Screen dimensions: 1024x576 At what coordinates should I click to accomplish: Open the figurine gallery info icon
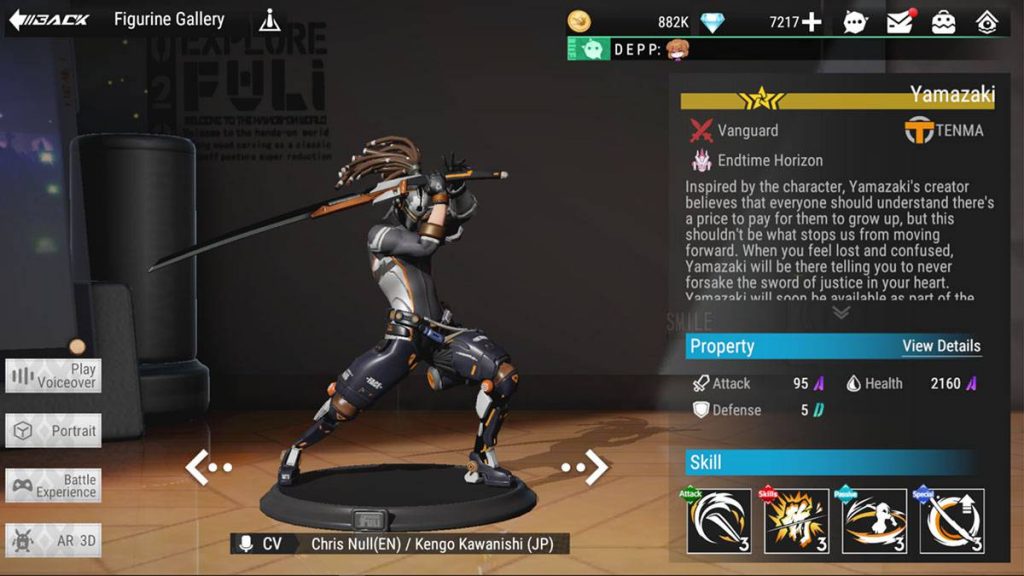click(269, 19)
